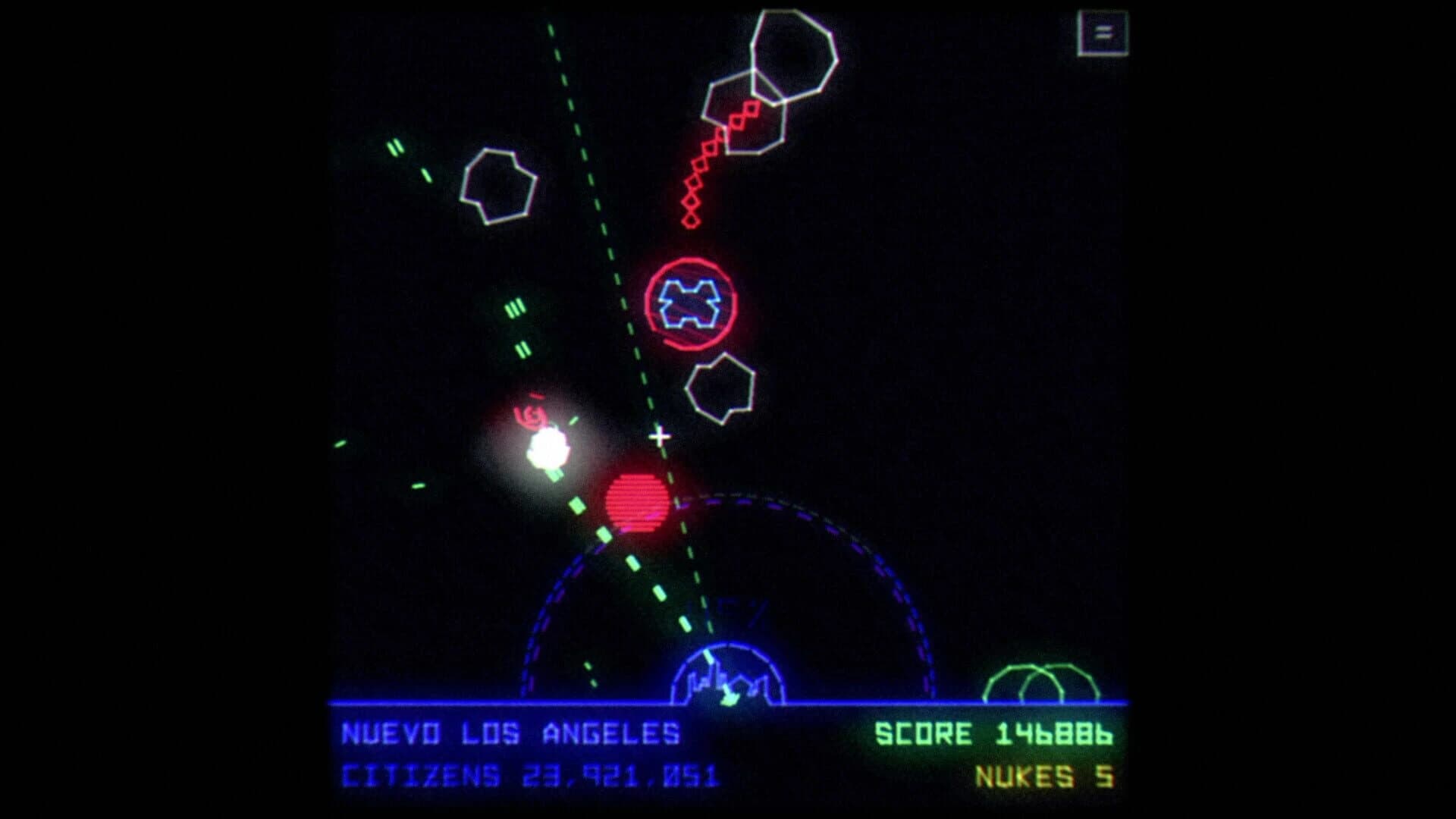
Task: Click the red spiral projectile near the explosion
Action: (531, 415)
